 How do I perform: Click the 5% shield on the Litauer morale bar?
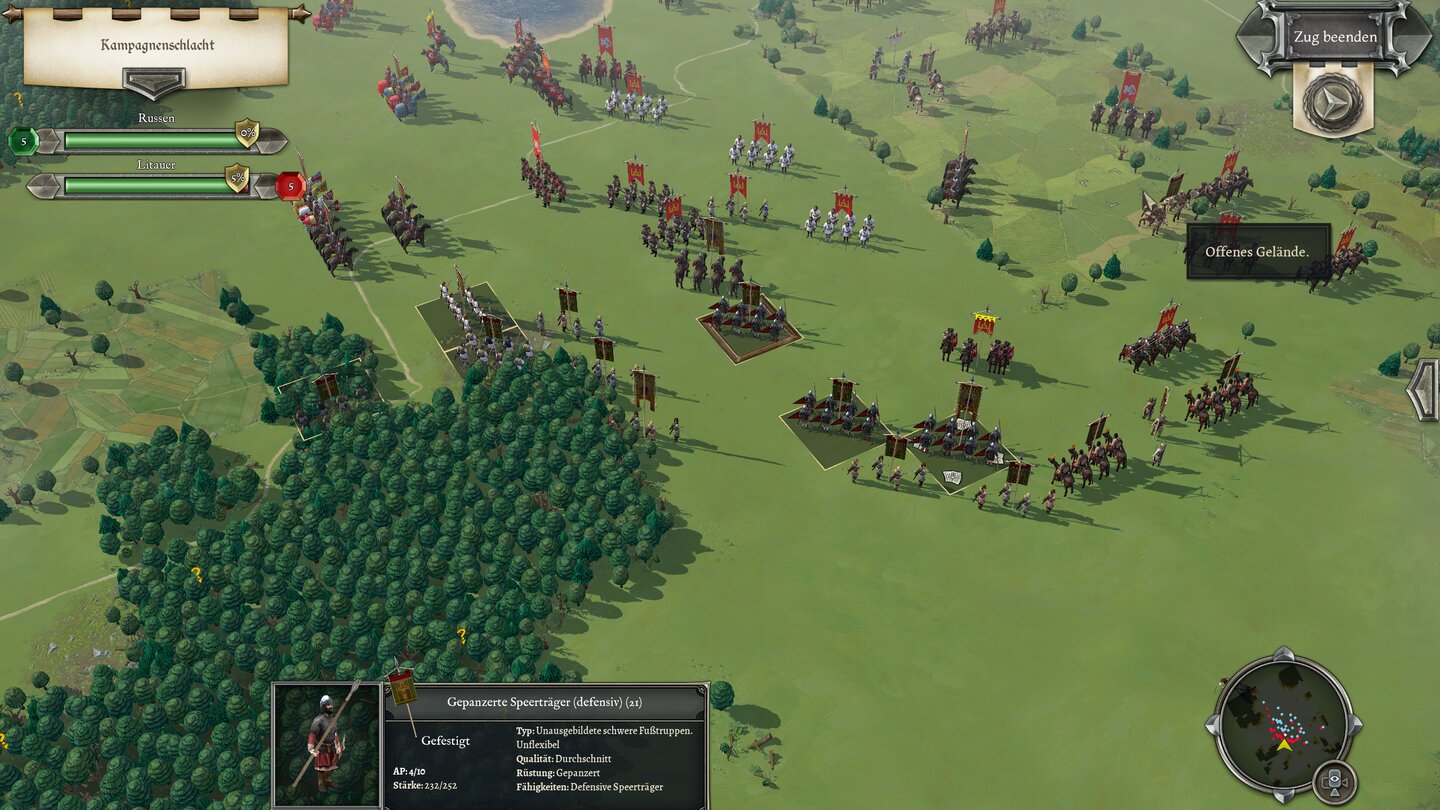237,179
